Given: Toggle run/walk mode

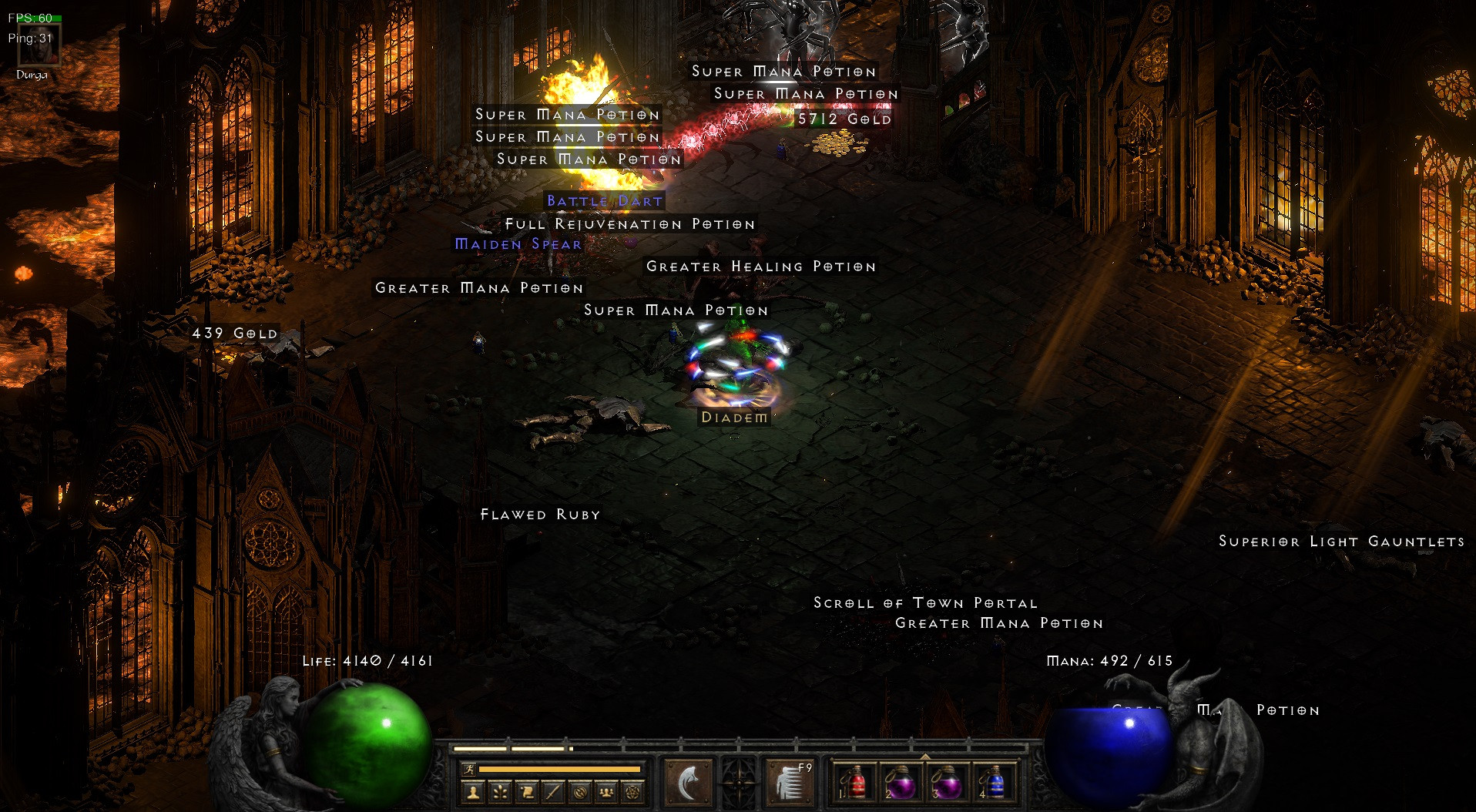Looking at the screenshot, I should coord(468,769).
